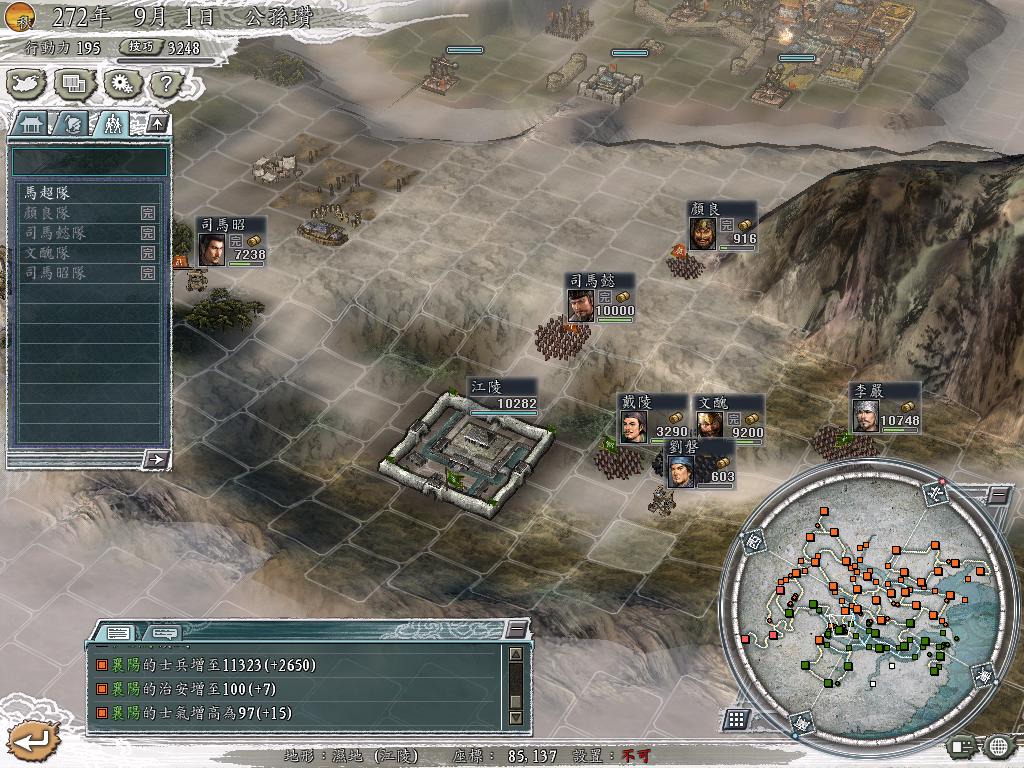Open the globe icon at bottom right

click(998, 745)
